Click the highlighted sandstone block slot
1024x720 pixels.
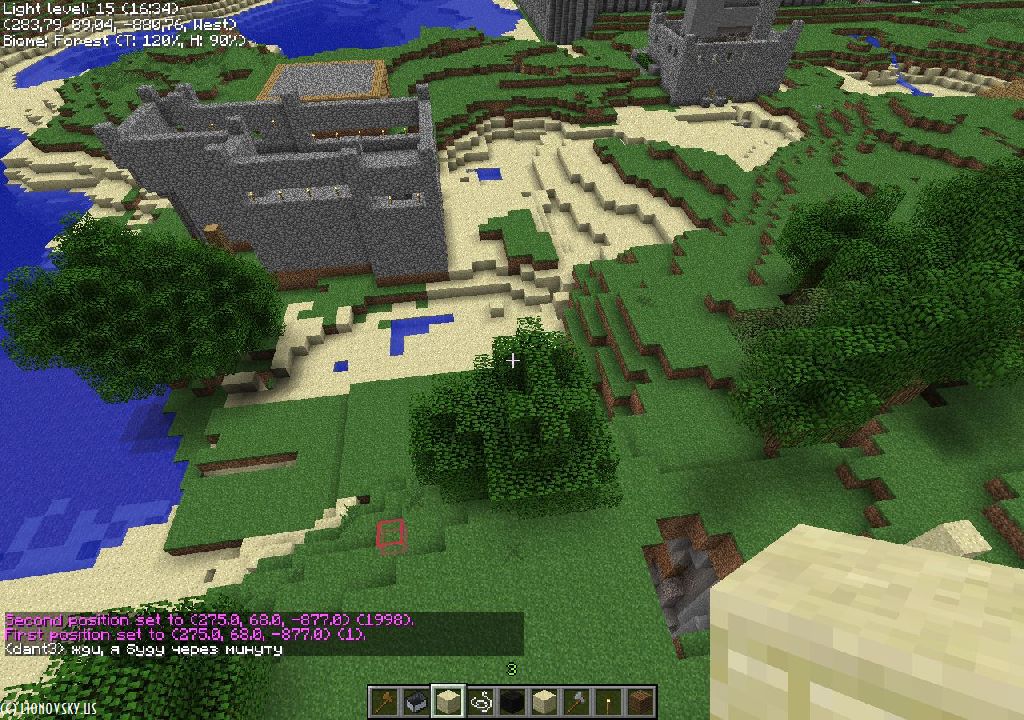click(447, 701)
